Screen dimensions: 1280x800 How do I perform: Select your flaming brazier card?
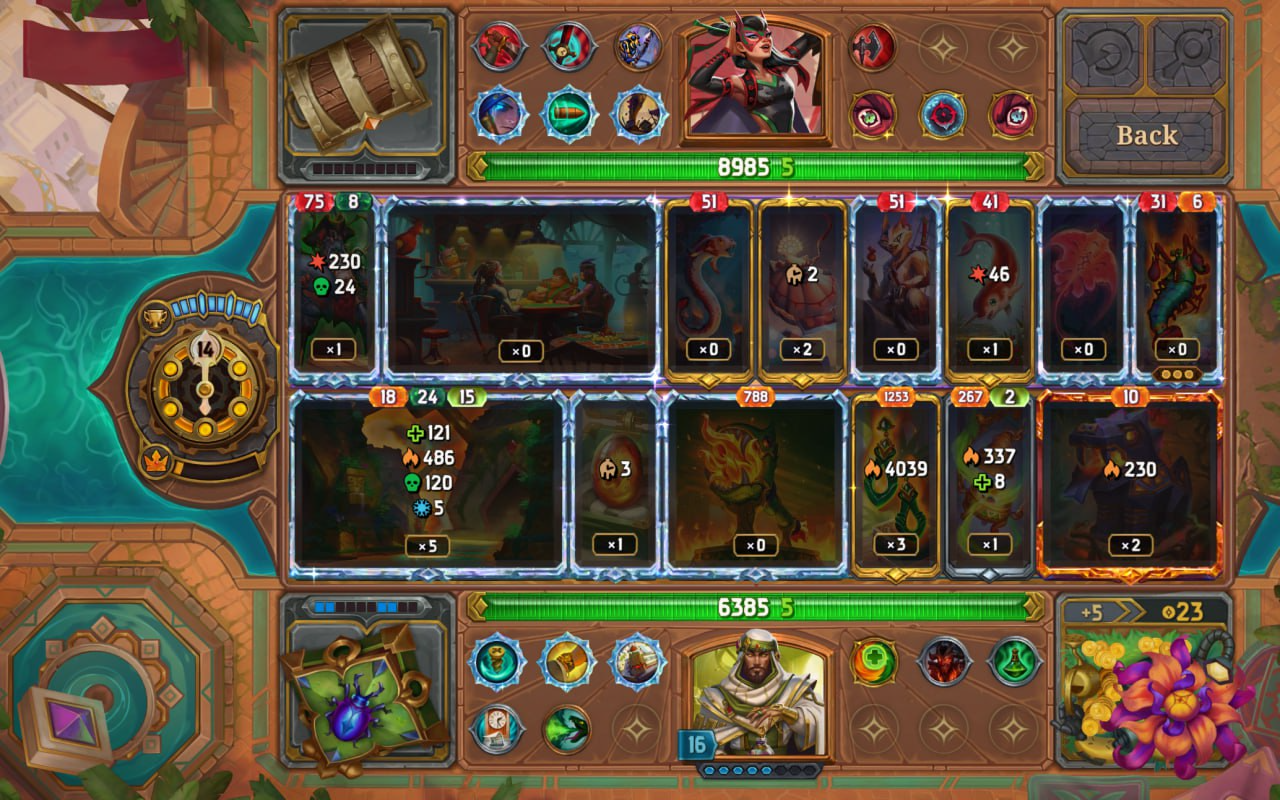pyautogui.click(x=755, y=482)
